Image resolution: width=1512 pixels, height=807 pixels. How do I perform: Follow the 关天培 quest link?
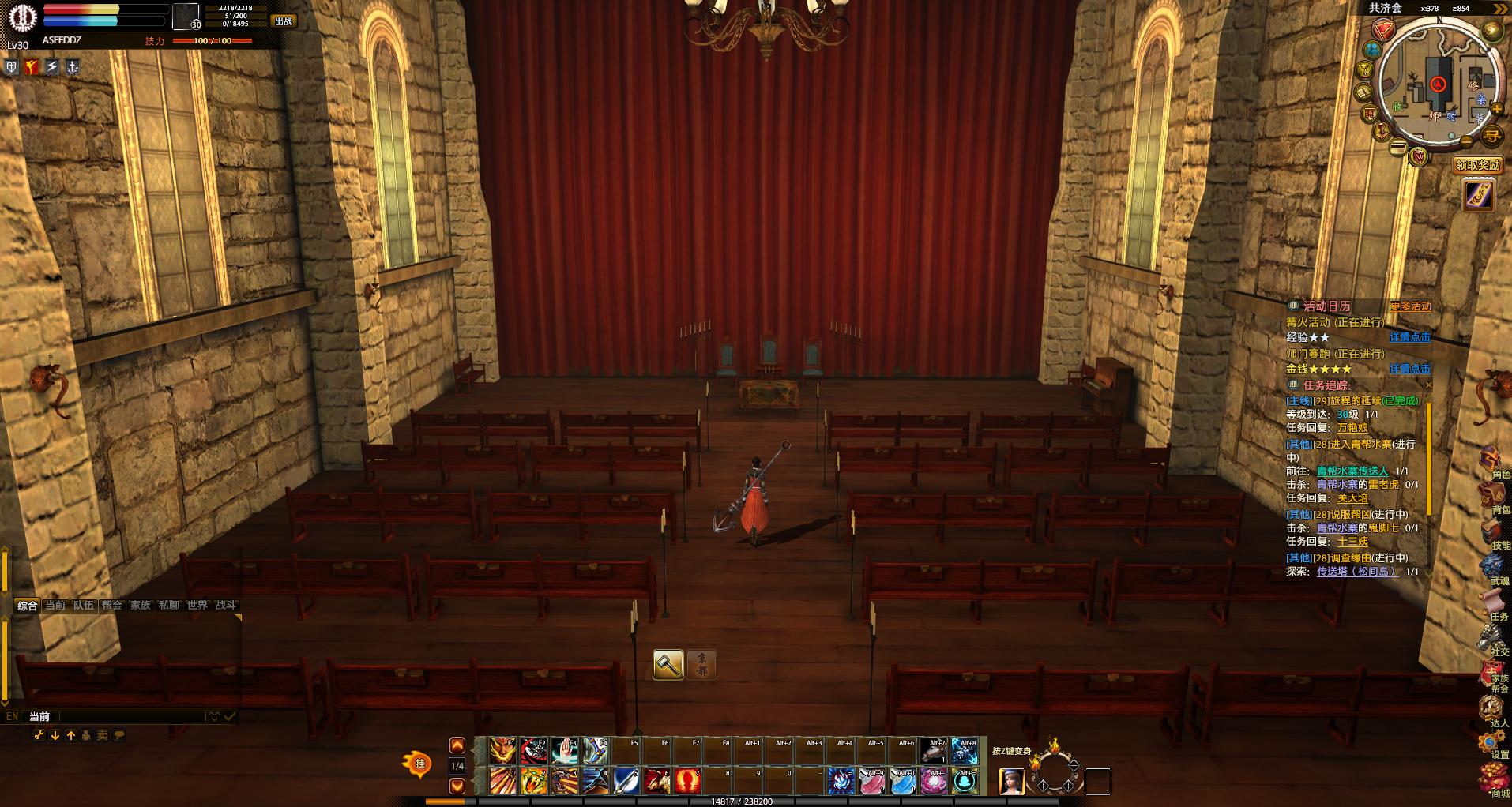1352,498
